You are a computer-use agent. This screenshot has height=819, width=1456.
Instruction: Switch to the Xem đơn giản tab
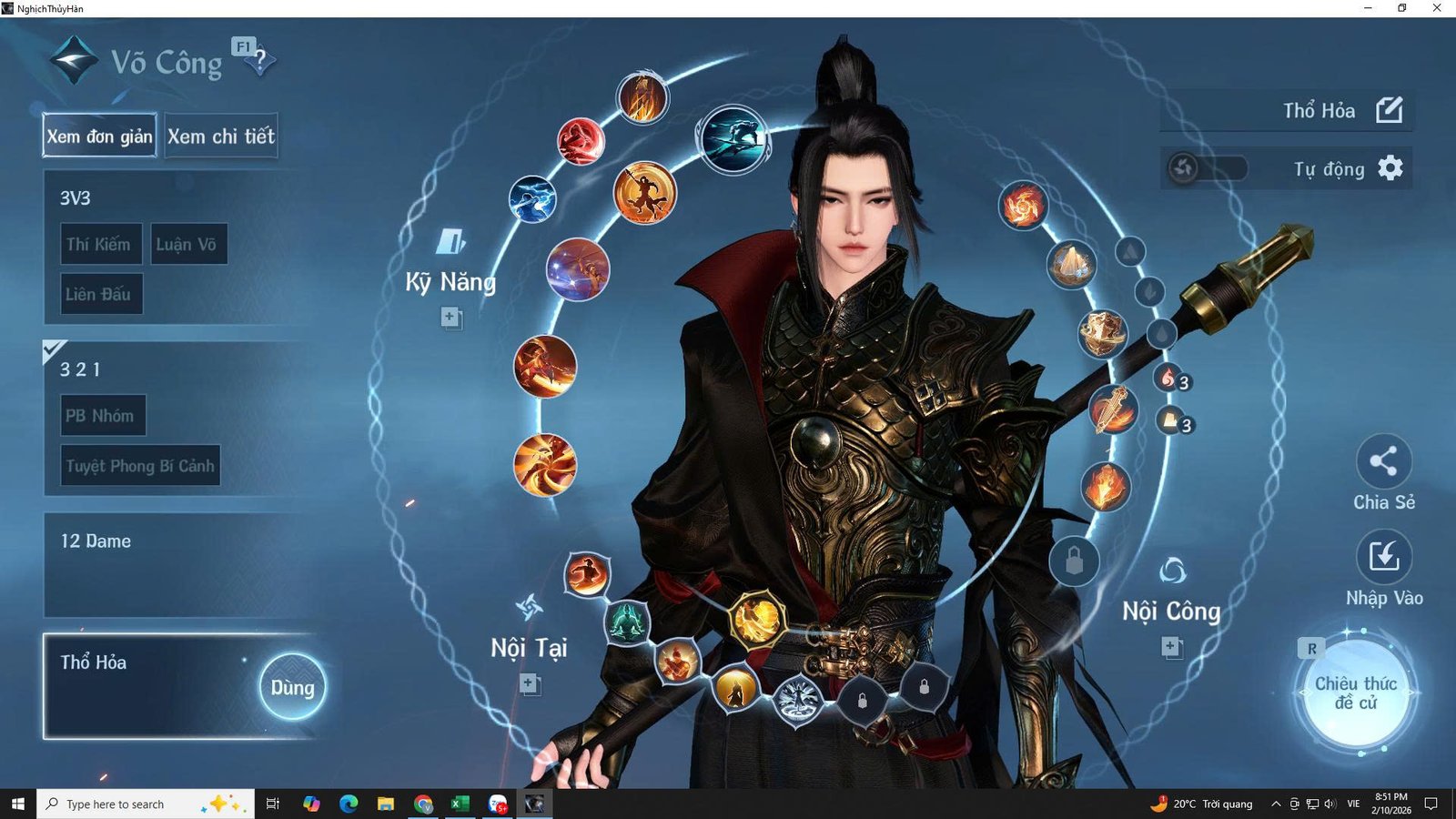[98, 136]
